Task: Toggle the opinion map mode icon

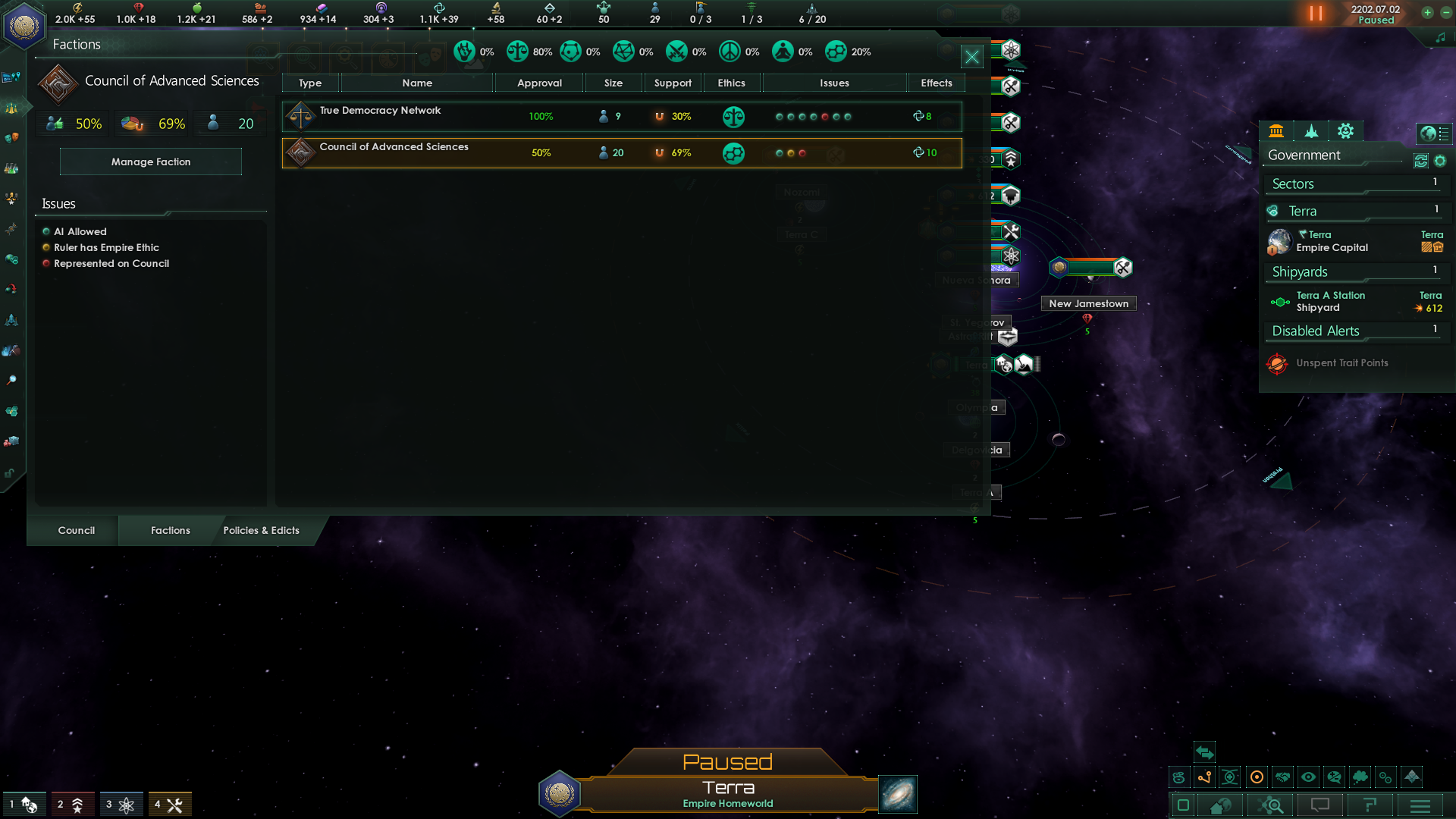Action: coord(1335,777)
